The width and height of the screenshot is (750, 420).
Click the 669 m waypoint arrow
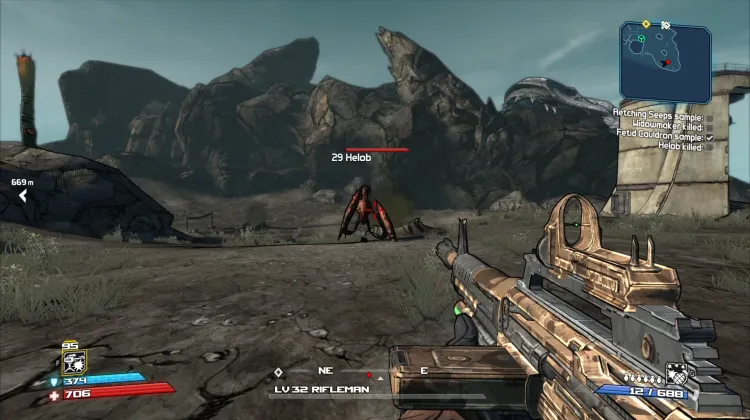coord(22,196)
